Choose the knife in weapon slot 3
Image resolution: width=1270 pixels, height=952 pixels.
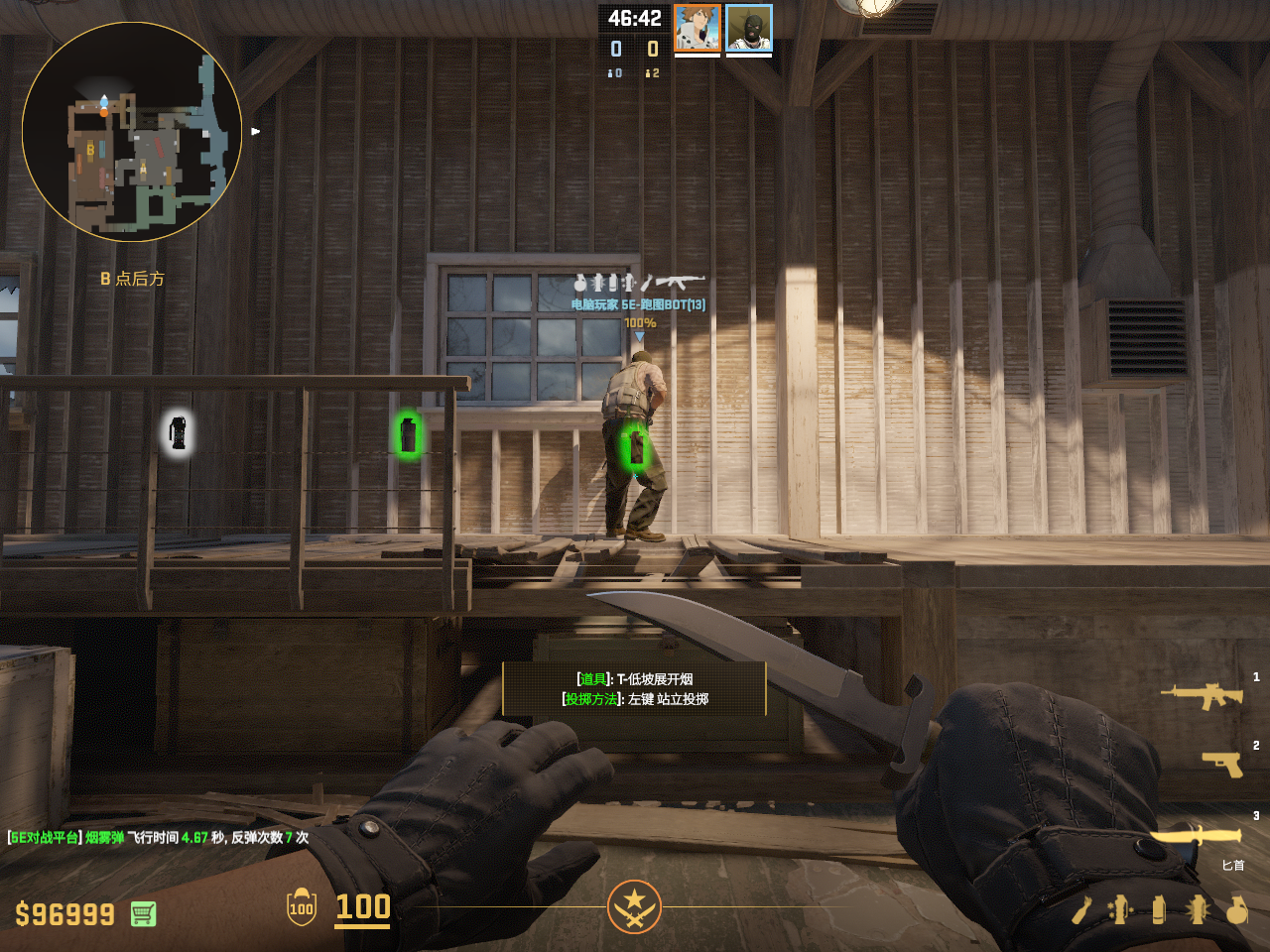1196,836
